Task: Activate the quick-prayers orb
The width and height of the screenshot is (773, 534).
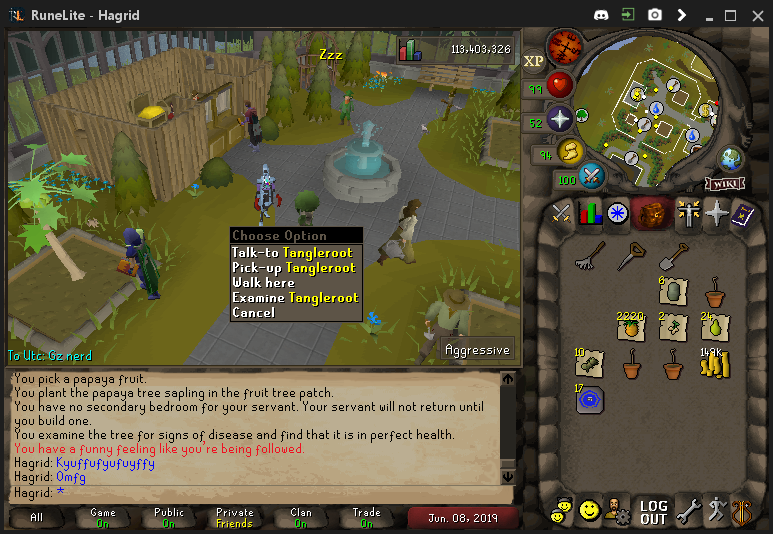Action: [x=559, y=118]
